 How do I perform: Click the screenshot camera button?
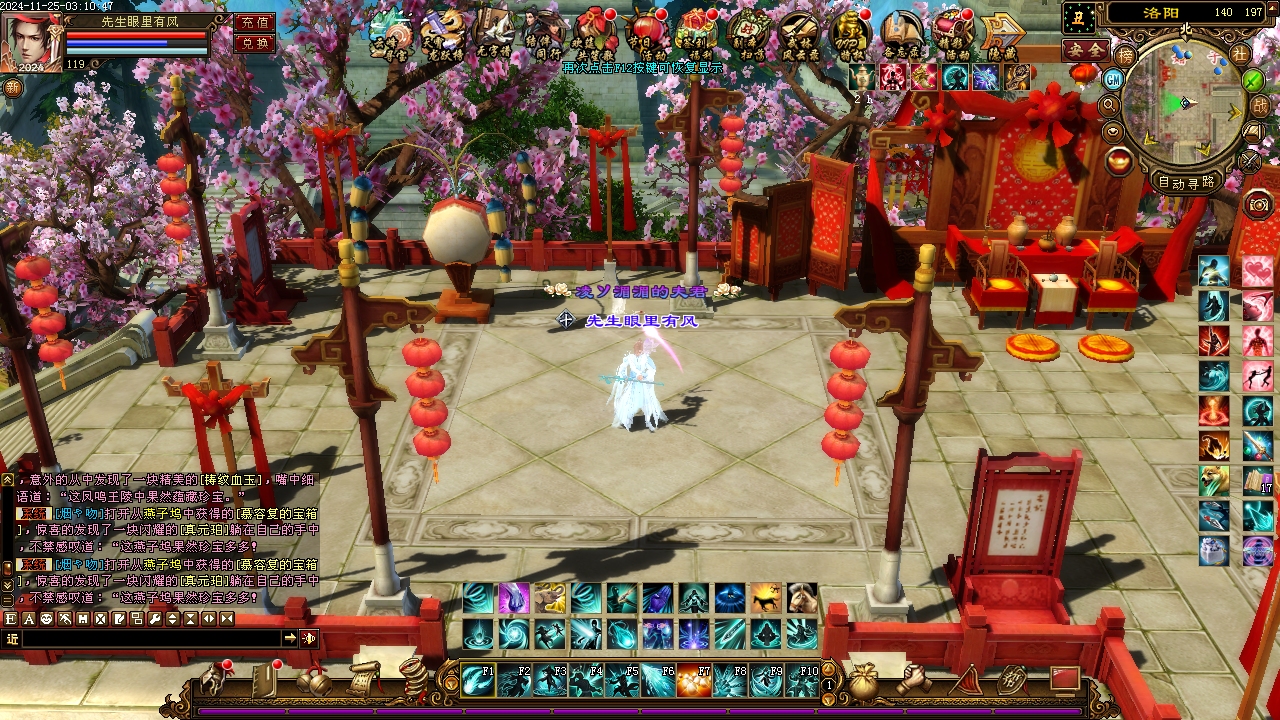point(1258,204)
